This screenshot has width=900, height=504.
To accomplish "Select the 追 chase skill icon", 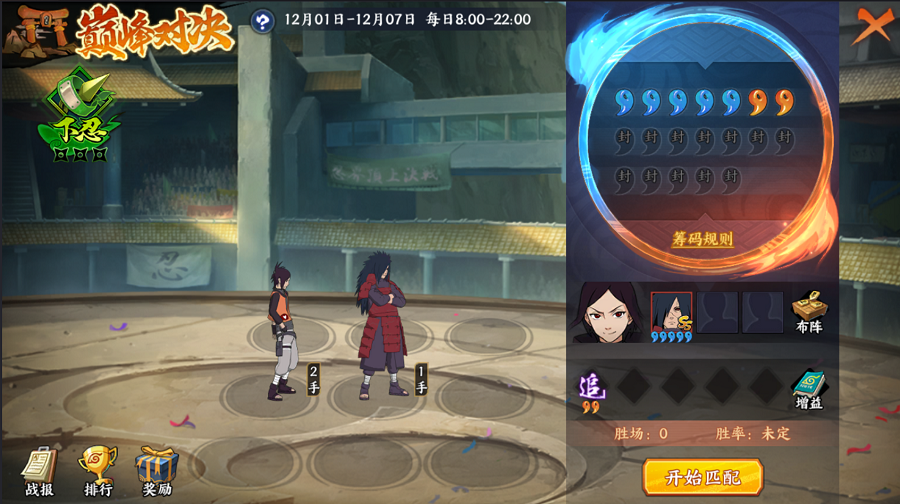I will pos(590,388).
